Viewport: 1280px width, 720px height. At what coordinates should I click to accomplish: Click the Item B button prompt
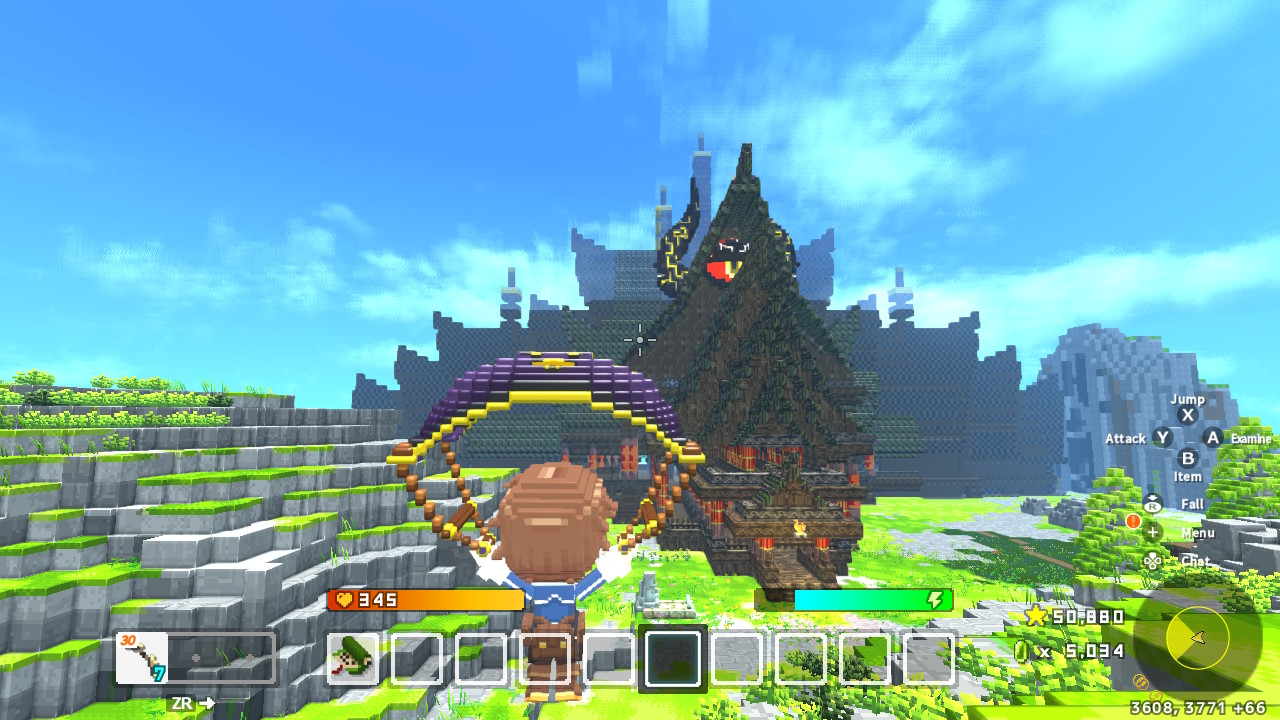point(1186,459)
